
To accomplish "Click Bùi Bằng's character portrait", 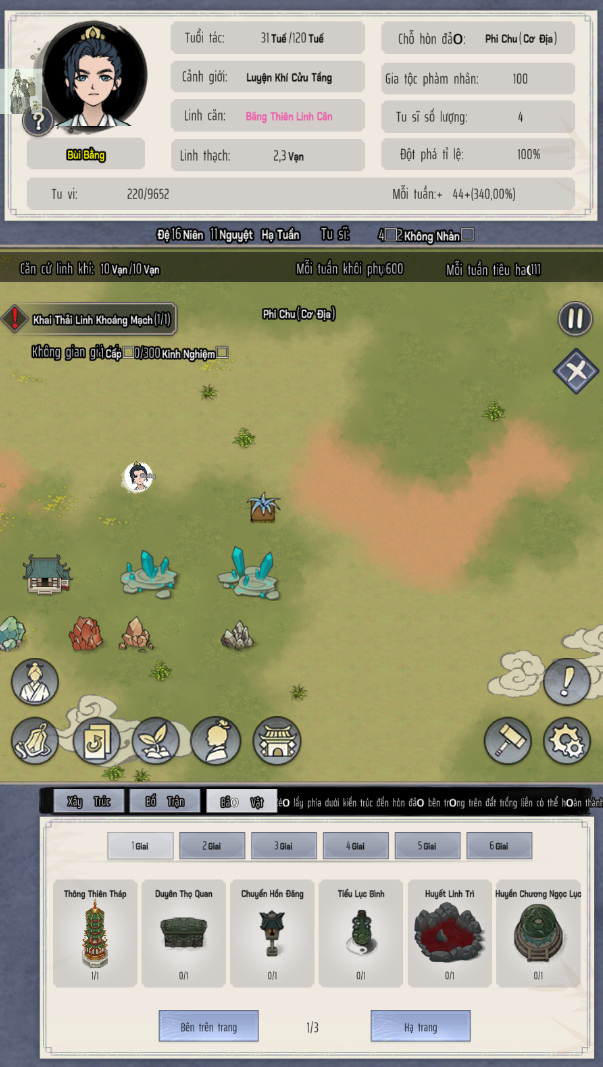I will coord(94,76).
